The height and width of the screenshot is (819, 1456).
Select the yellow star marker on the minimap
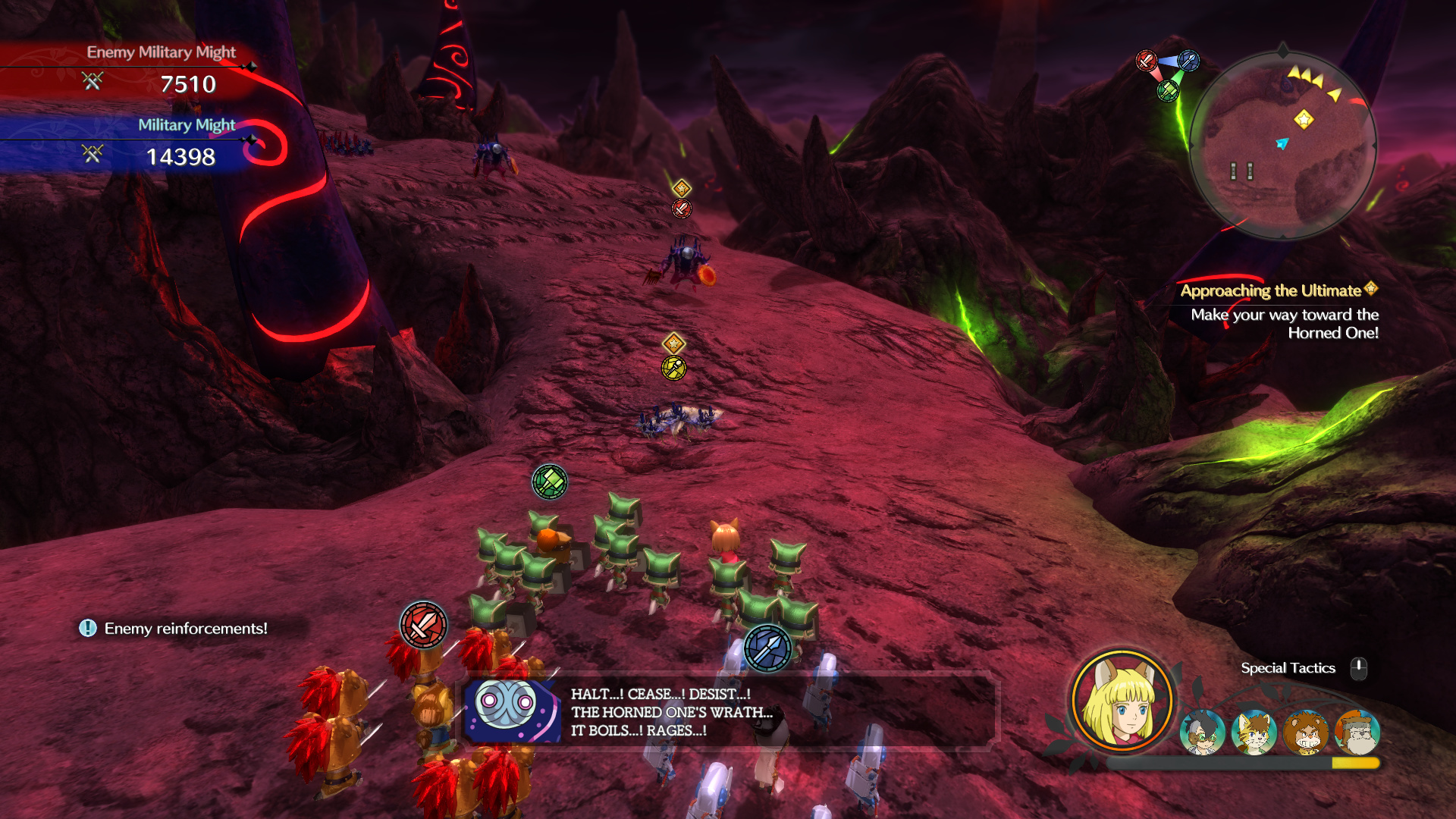coord(1304,119)
